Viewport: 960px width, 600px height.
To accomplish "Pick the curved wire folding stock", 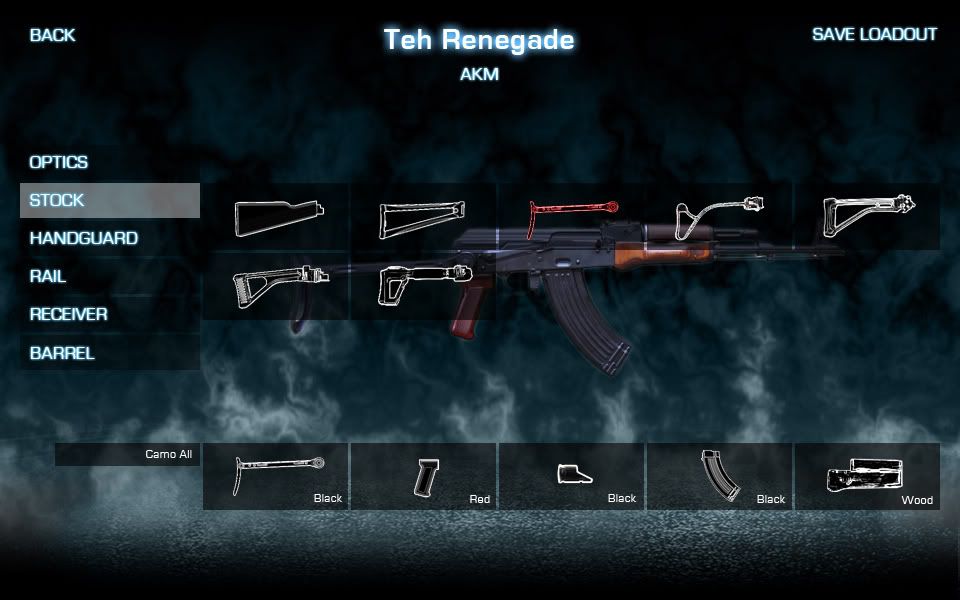I will 719,217.
